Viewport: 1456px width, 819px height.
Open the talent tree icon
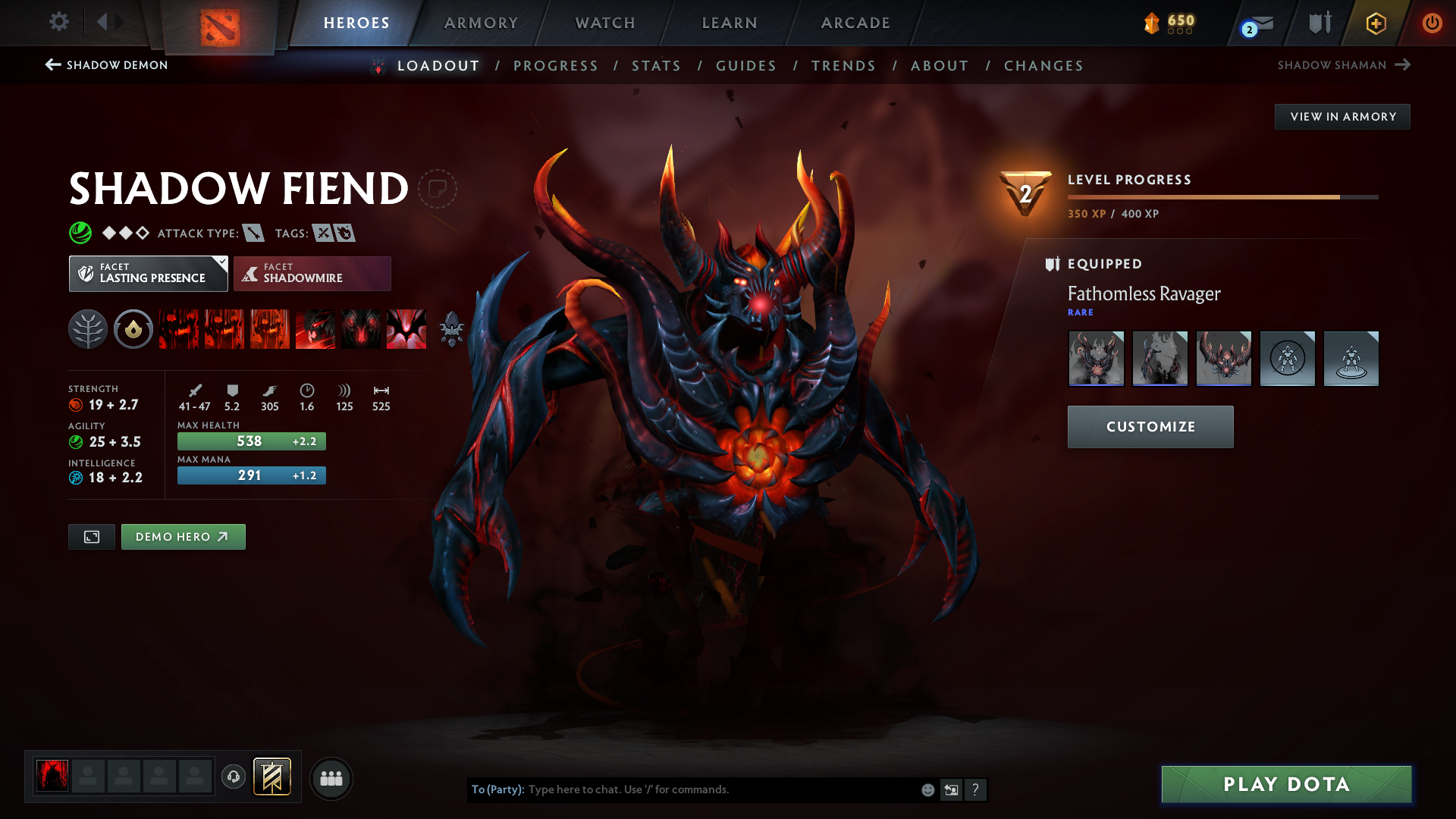point(87,329)
